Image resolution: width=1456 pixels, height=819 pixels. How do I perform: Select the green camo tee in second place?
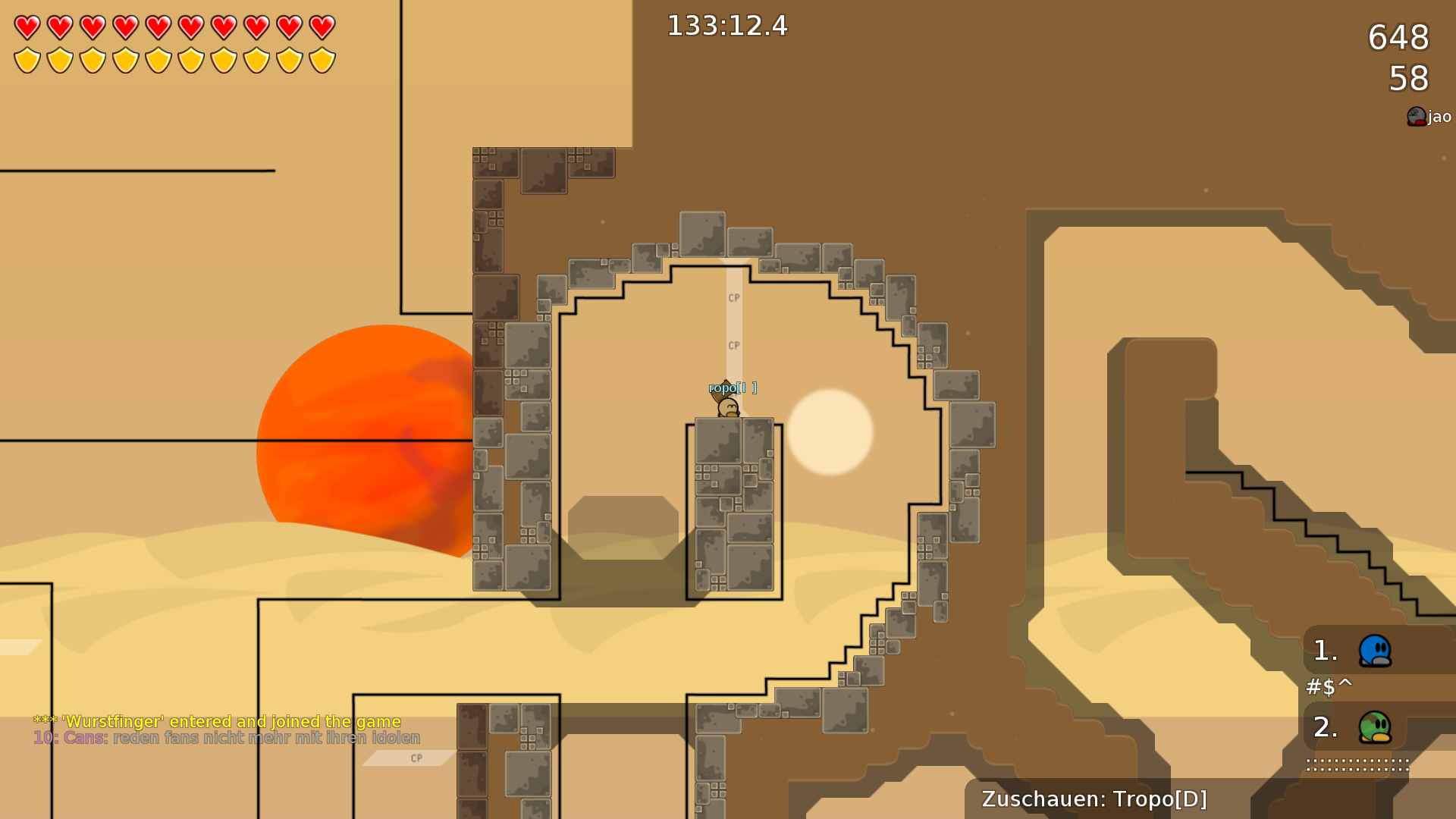[1374, 727]
